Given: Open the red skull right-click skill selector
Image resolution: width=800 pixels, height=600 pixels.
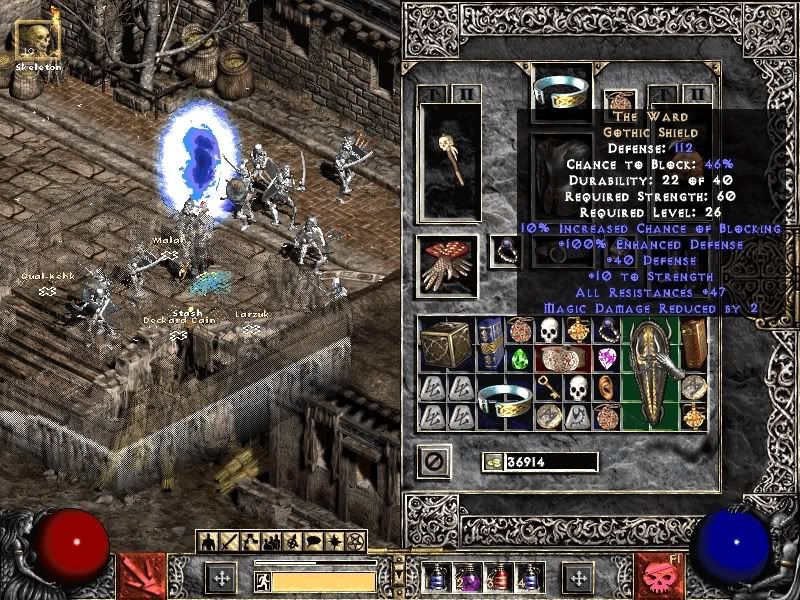Looking at the screenshot, I should (x=663, y=574).
